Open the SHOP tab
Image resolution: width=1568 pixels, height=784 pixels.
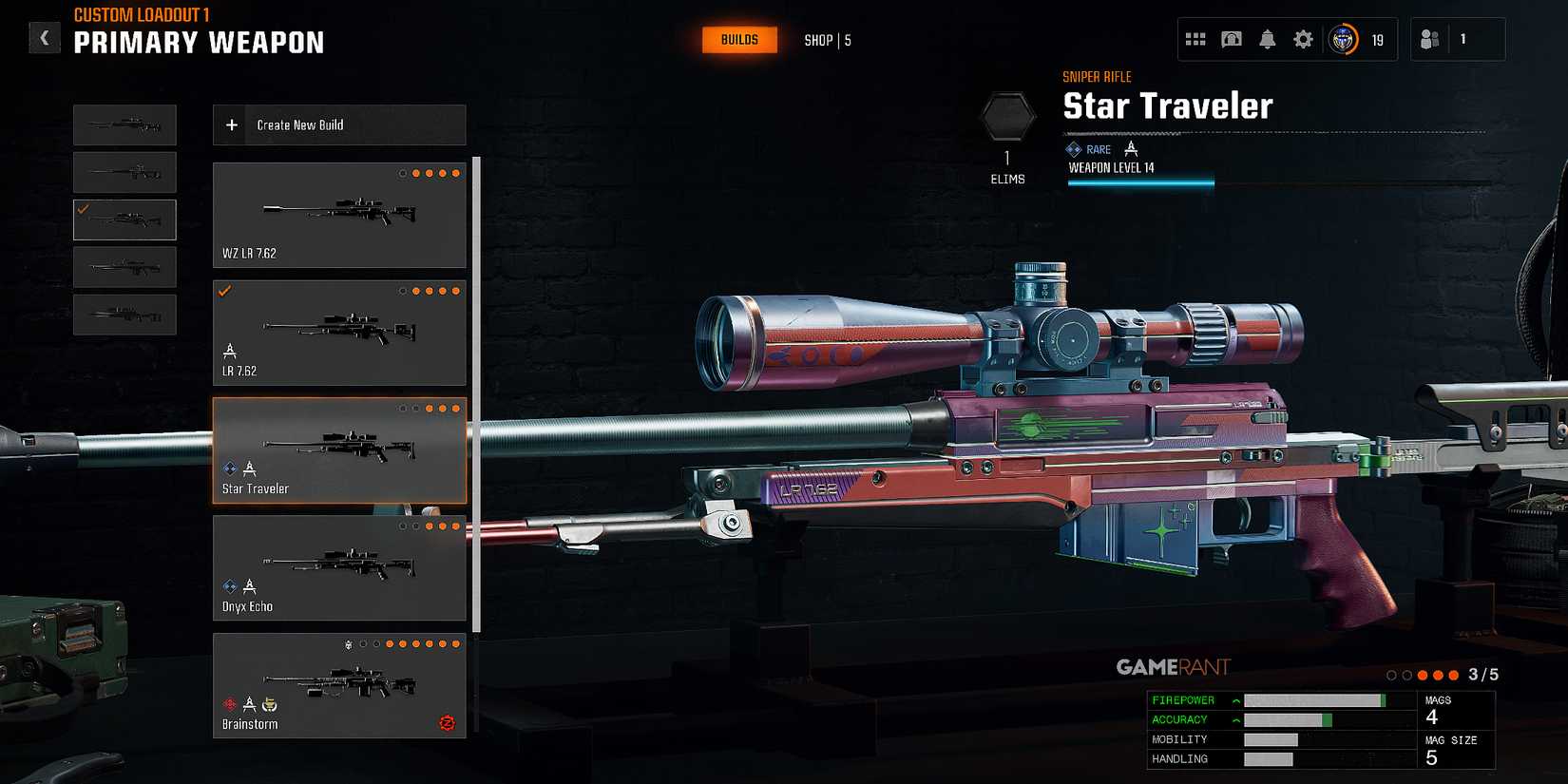817,40
